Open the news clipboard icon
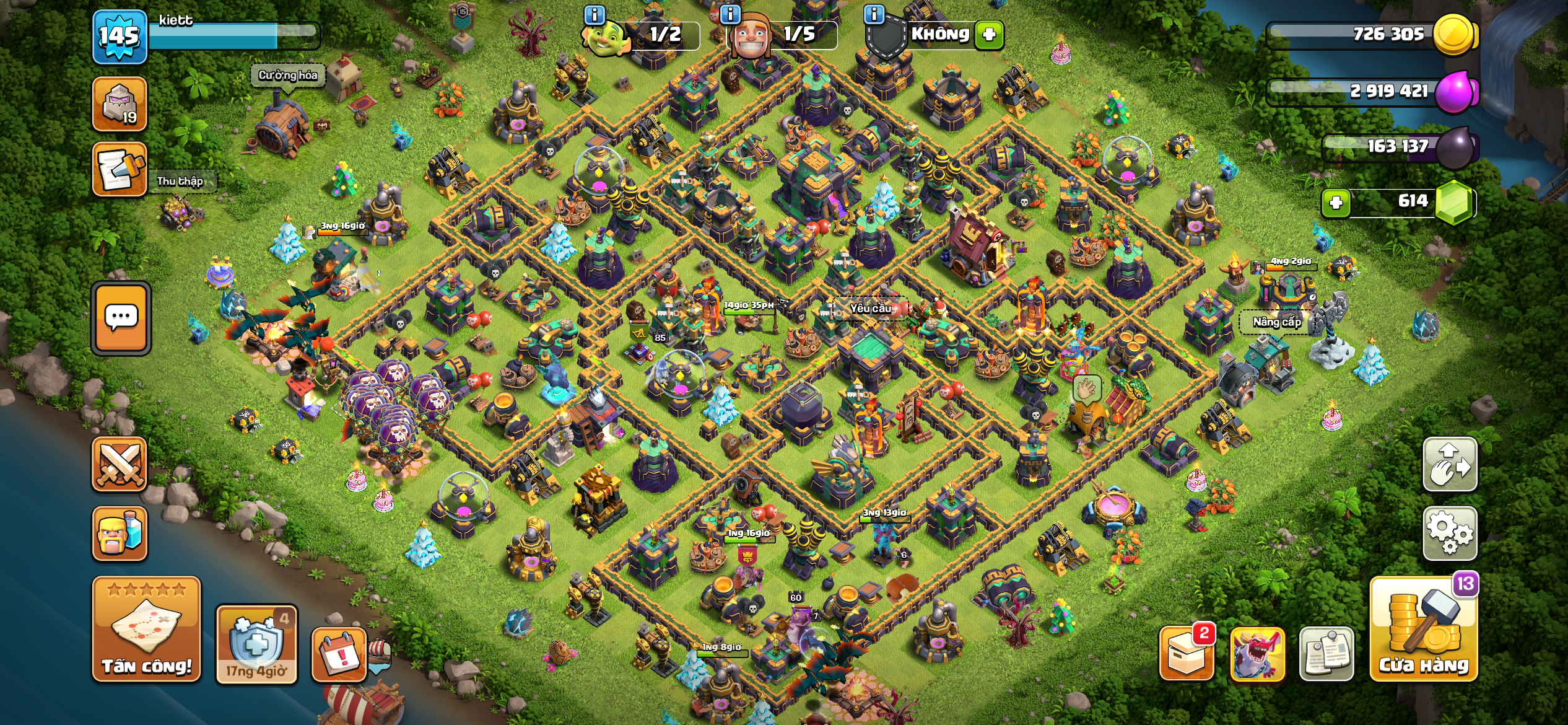1568x725 pixels. 1326,654
